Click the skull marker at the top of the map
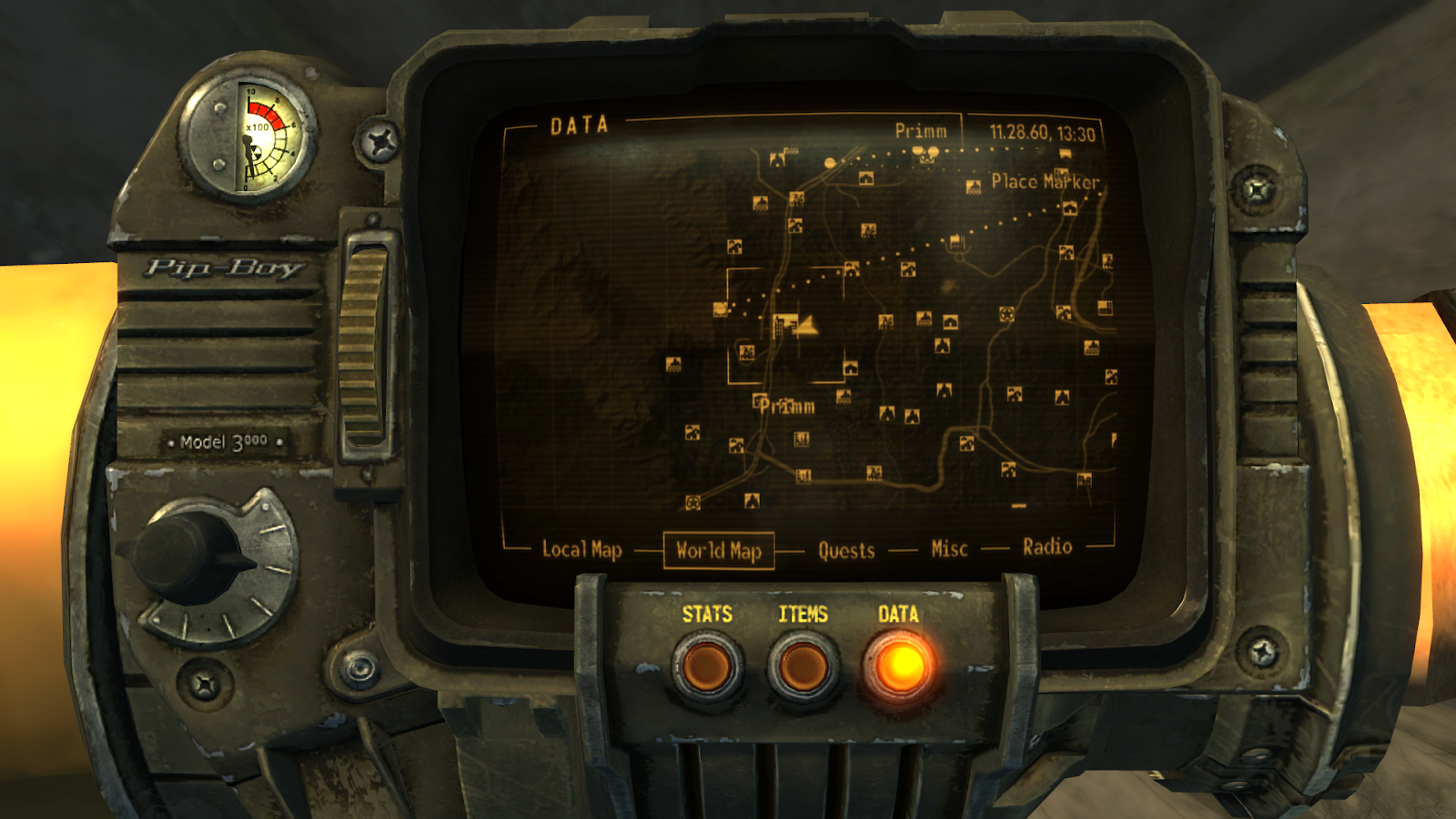This screenshot has height=819, width=1456. pos(926,157)
